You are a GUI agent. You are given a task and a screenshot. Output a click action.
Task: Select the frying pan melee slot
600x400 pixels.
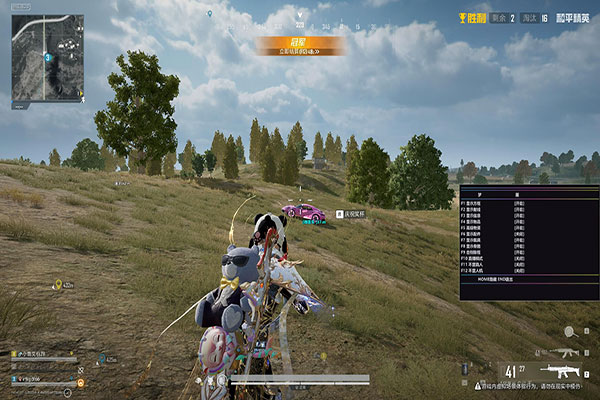point(569,331)
